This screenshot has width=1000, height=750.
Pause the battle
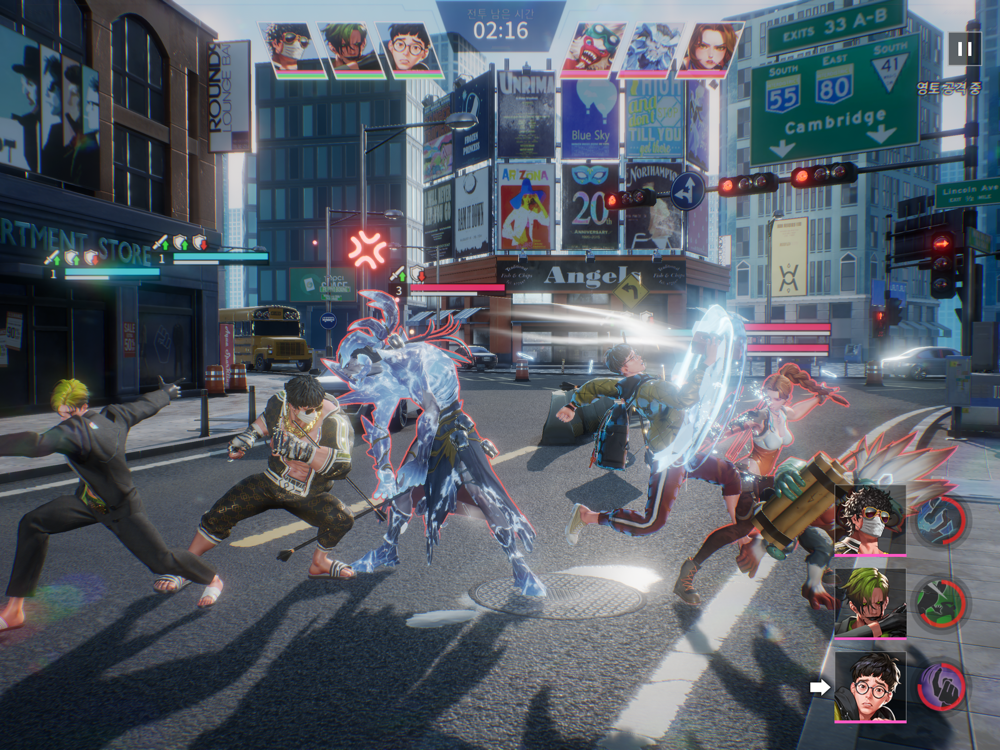coord(964,48)
